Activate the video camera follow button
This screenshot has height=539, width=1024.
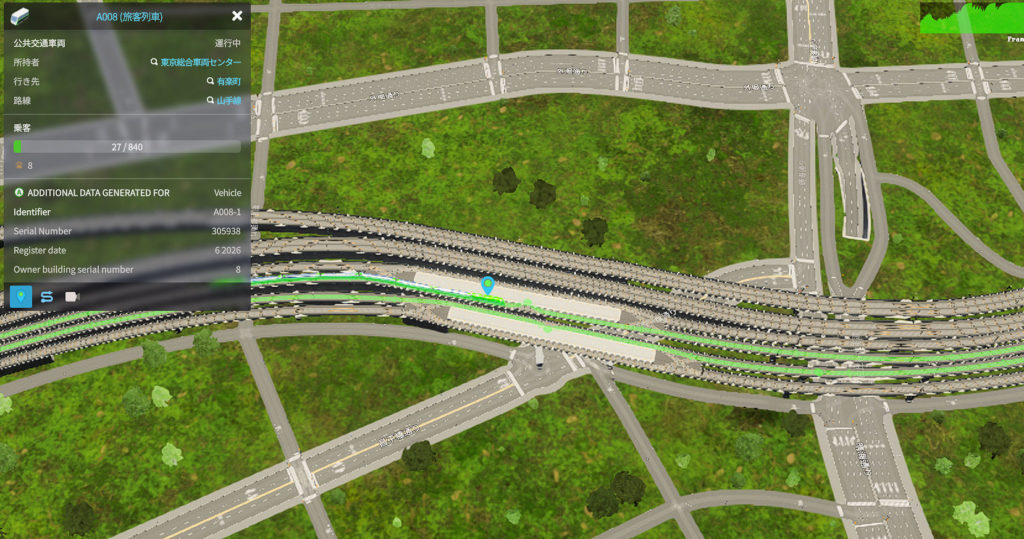tap(72, 297)
